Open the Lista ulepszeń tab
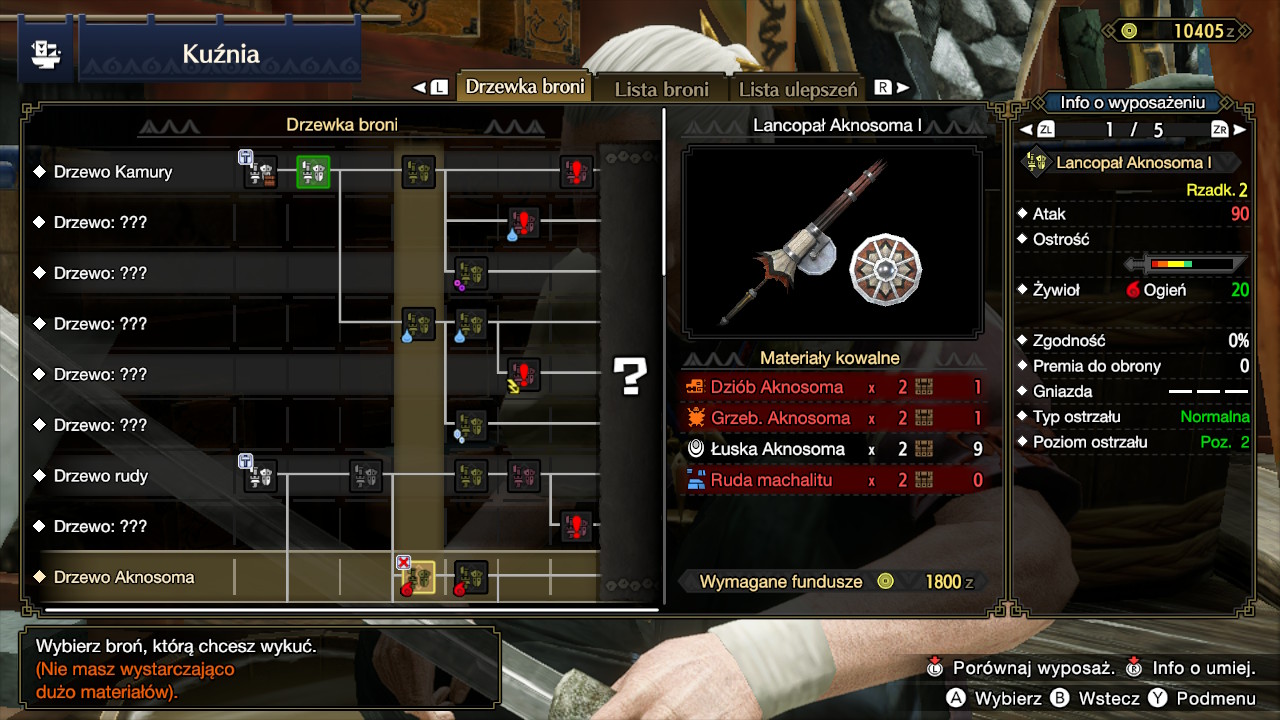This screenshot has width=1280, height=720. [x=797, y=89]
